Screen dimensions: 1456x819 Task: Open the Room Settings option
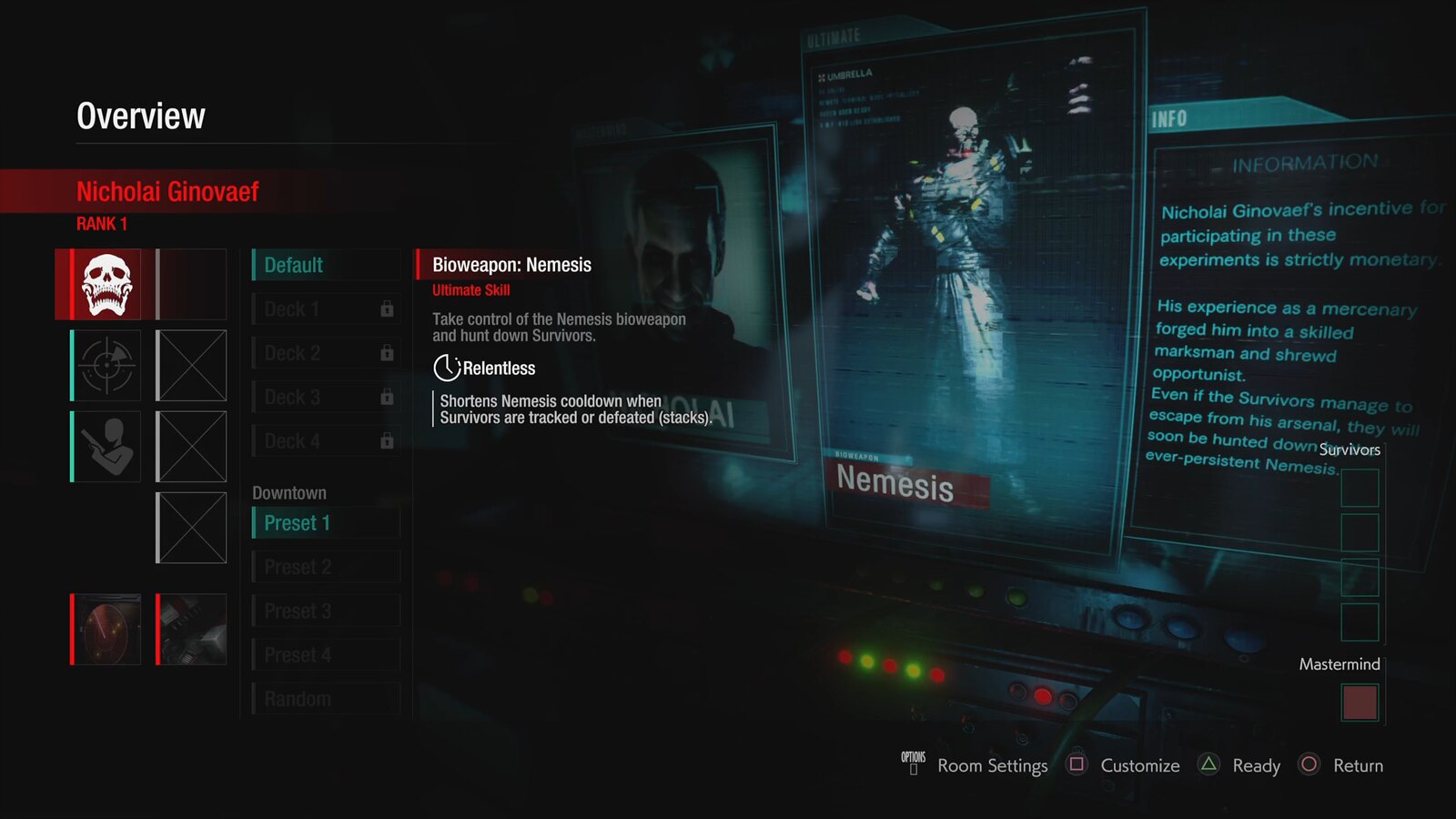point(992,766)
